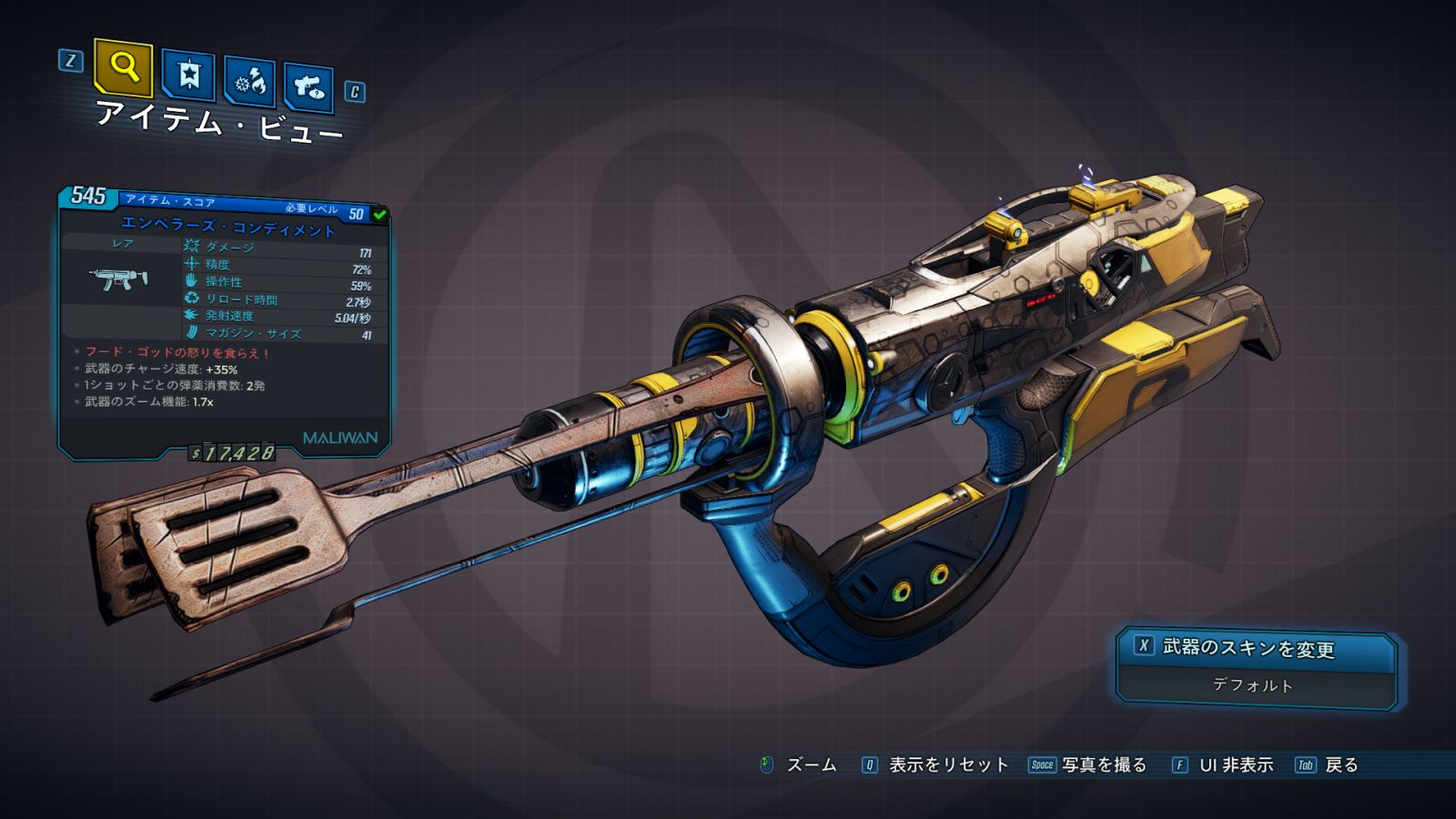Click the 武器のスキンを変更 button
Viewport: 1456px width, 819px height.
(1256, 649)
